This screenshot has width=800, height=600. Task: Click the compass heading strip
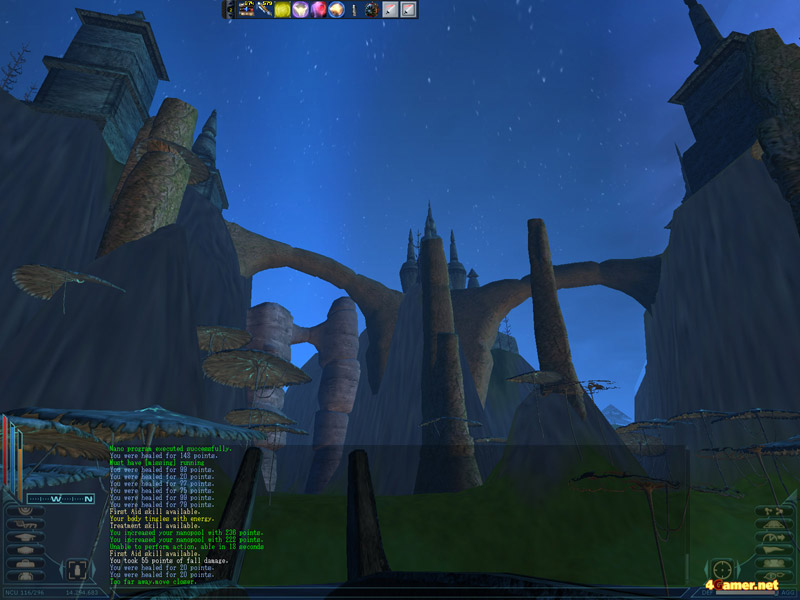click(x=61, y=497)
